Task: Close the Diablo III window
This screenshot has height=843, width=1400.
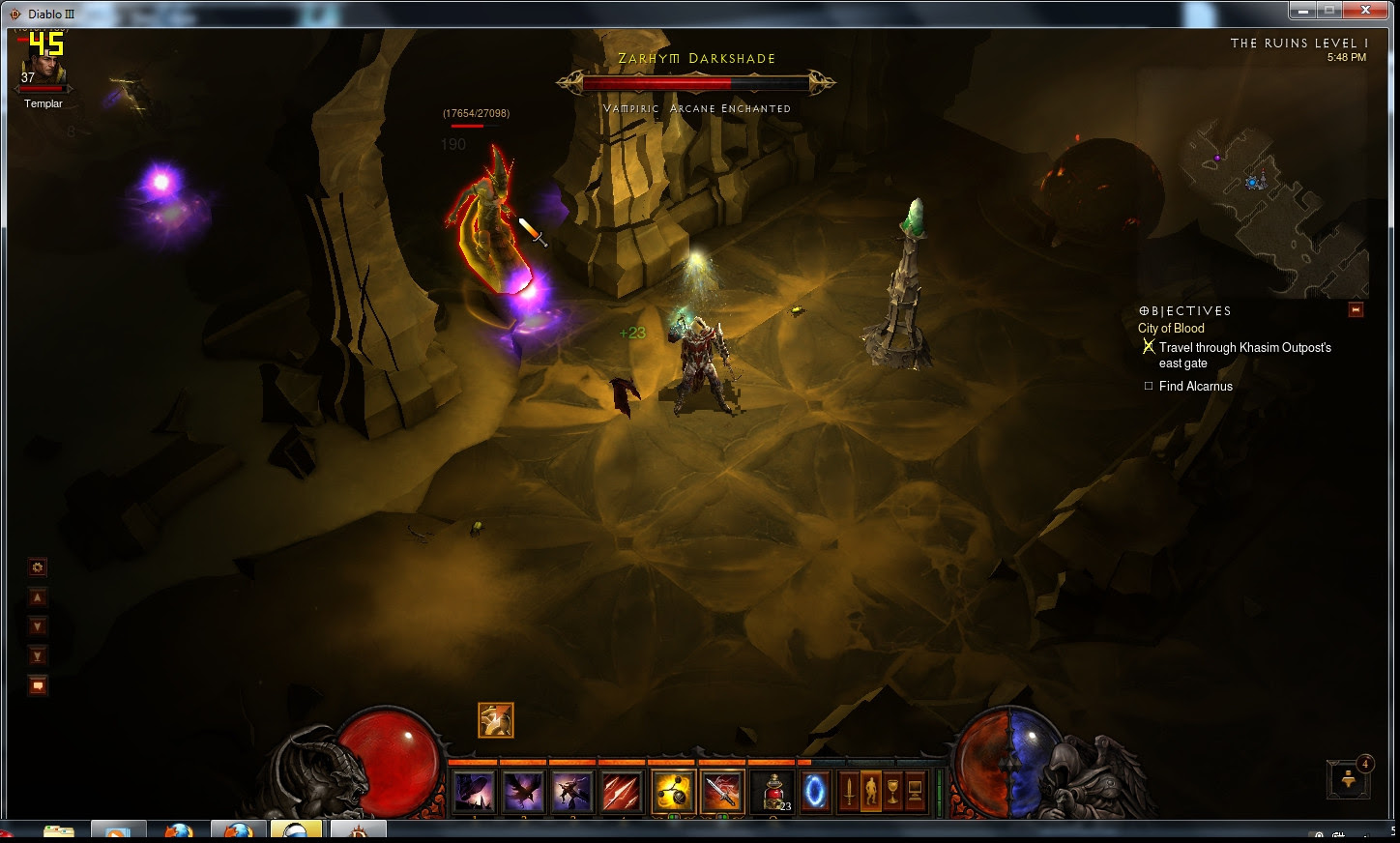Action: pos(1366,11)
